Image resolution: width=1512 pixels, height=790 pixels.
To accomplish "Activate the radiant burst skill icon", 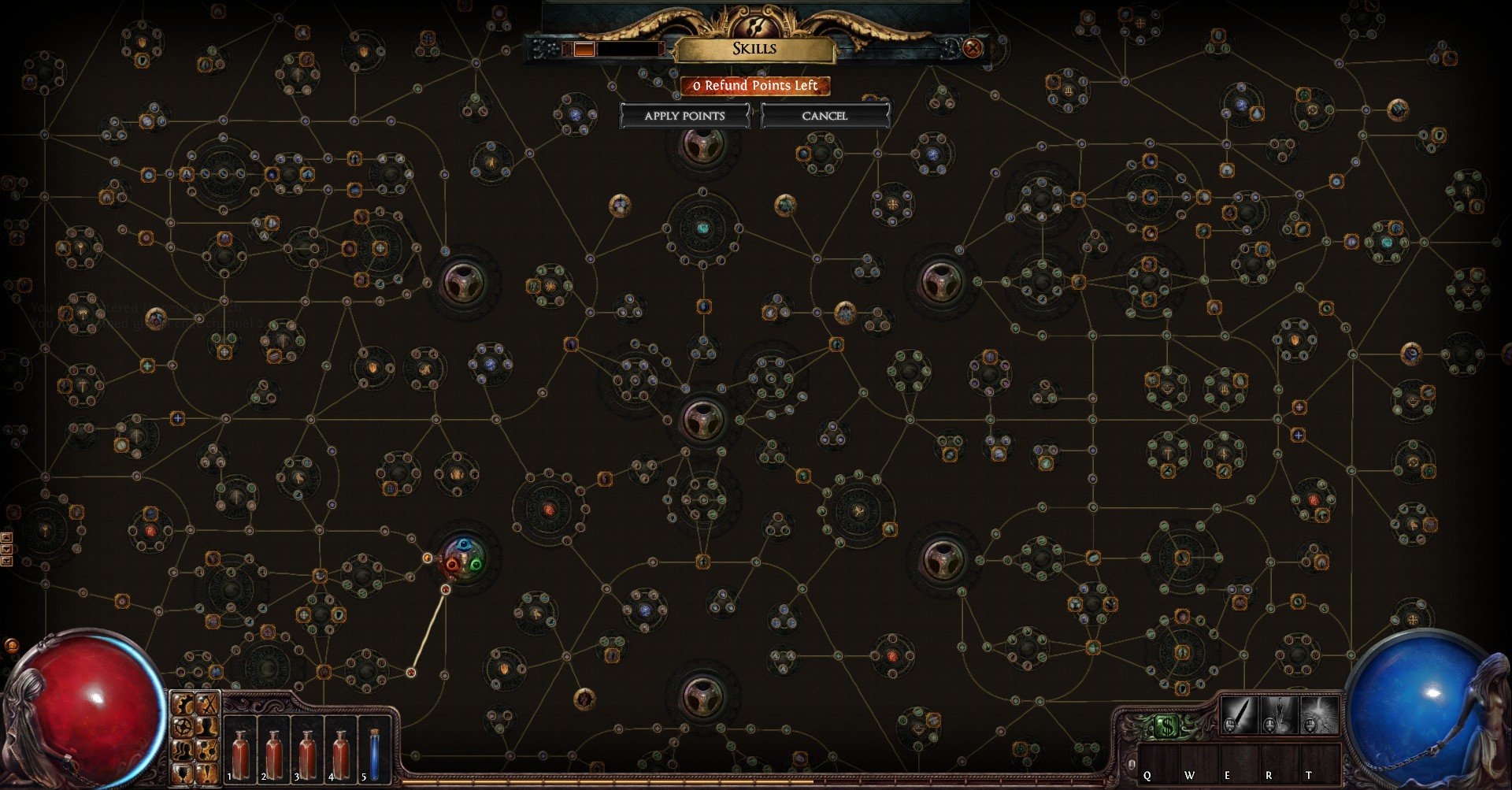I will (x=1319, y=714).
